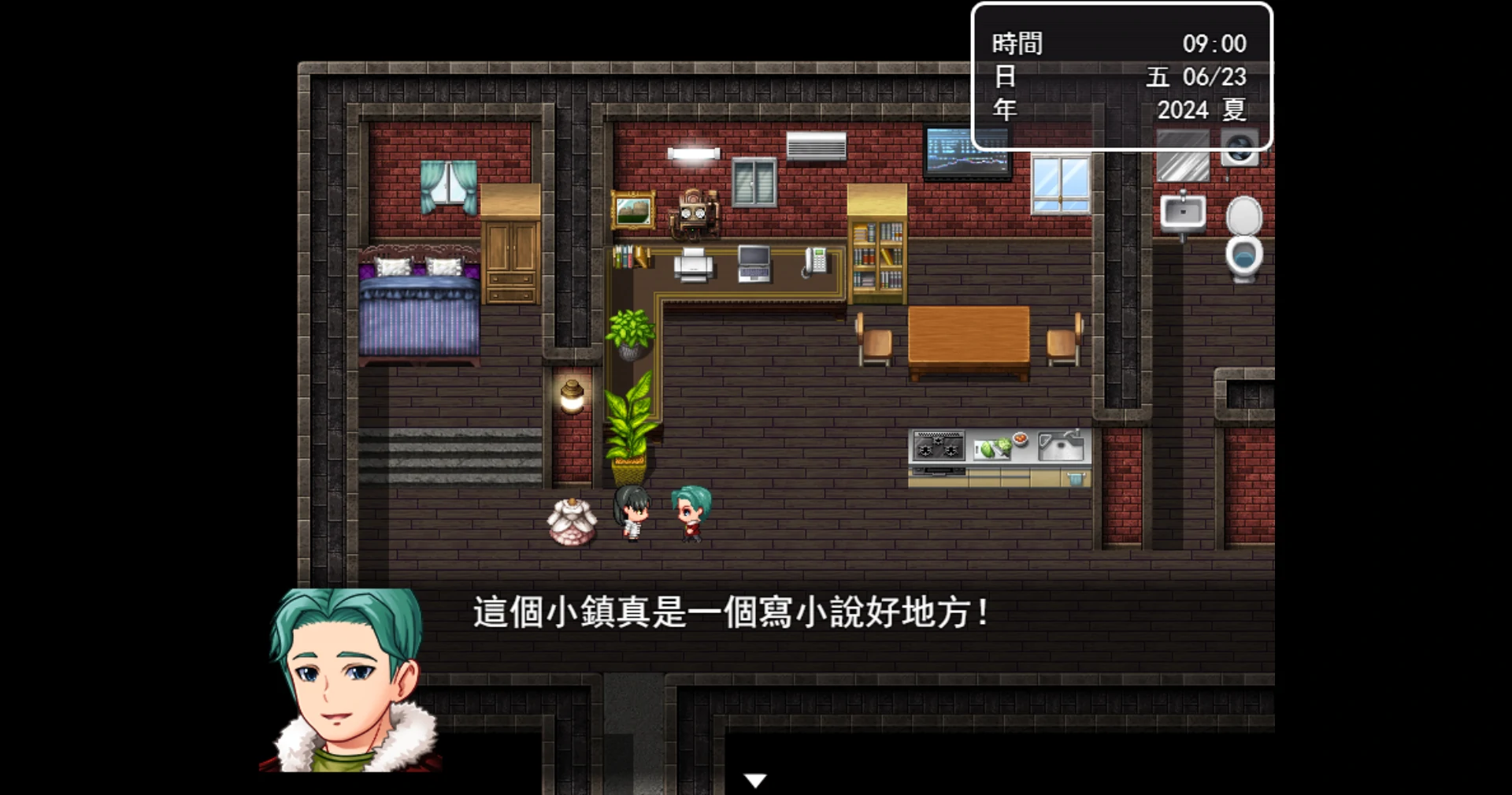Select the white dress displayed on the floor

click(x=573, y=520)
